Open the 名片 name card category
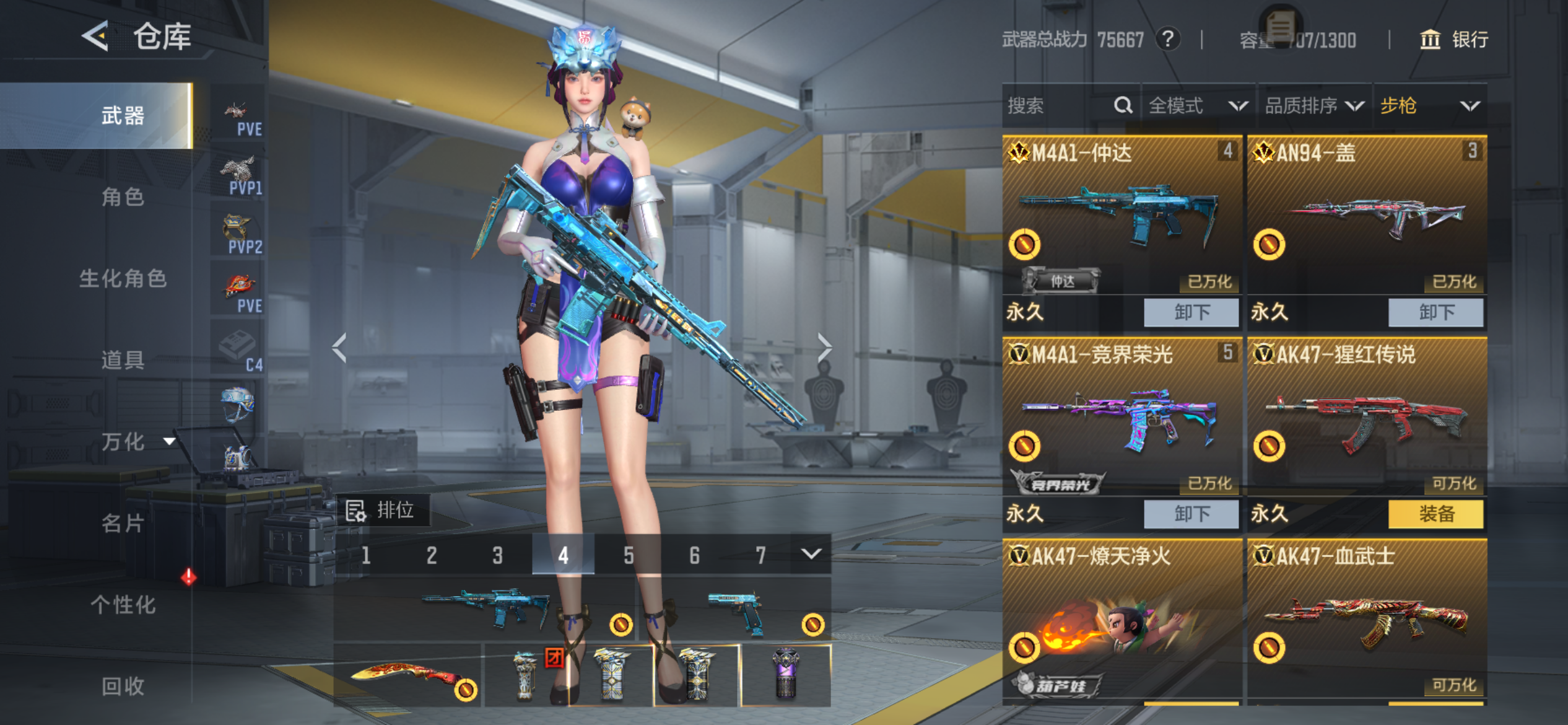The image size is (1568, 725). click(x=123, y=523)
